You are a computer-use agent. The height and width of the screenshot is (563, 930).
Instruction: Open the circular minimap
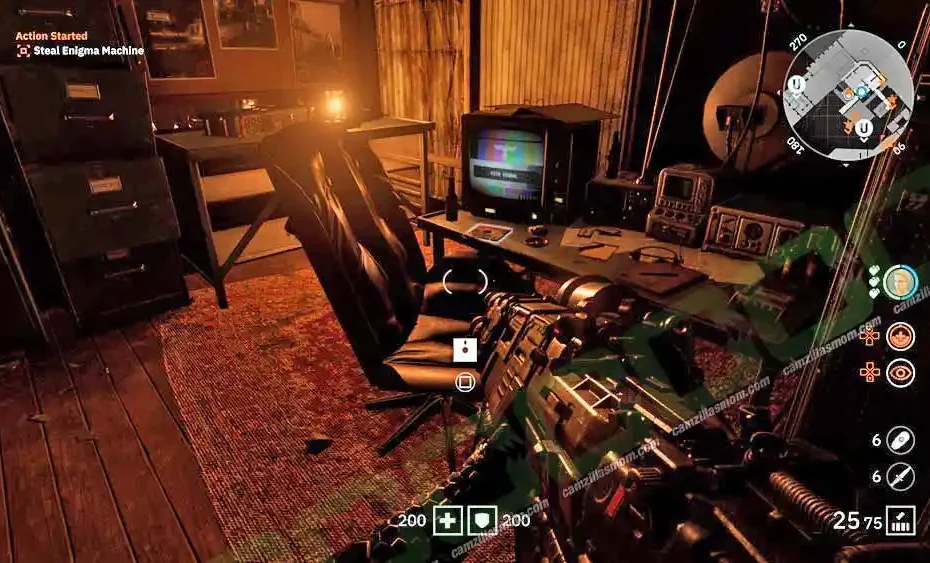(x=847, y=95)
